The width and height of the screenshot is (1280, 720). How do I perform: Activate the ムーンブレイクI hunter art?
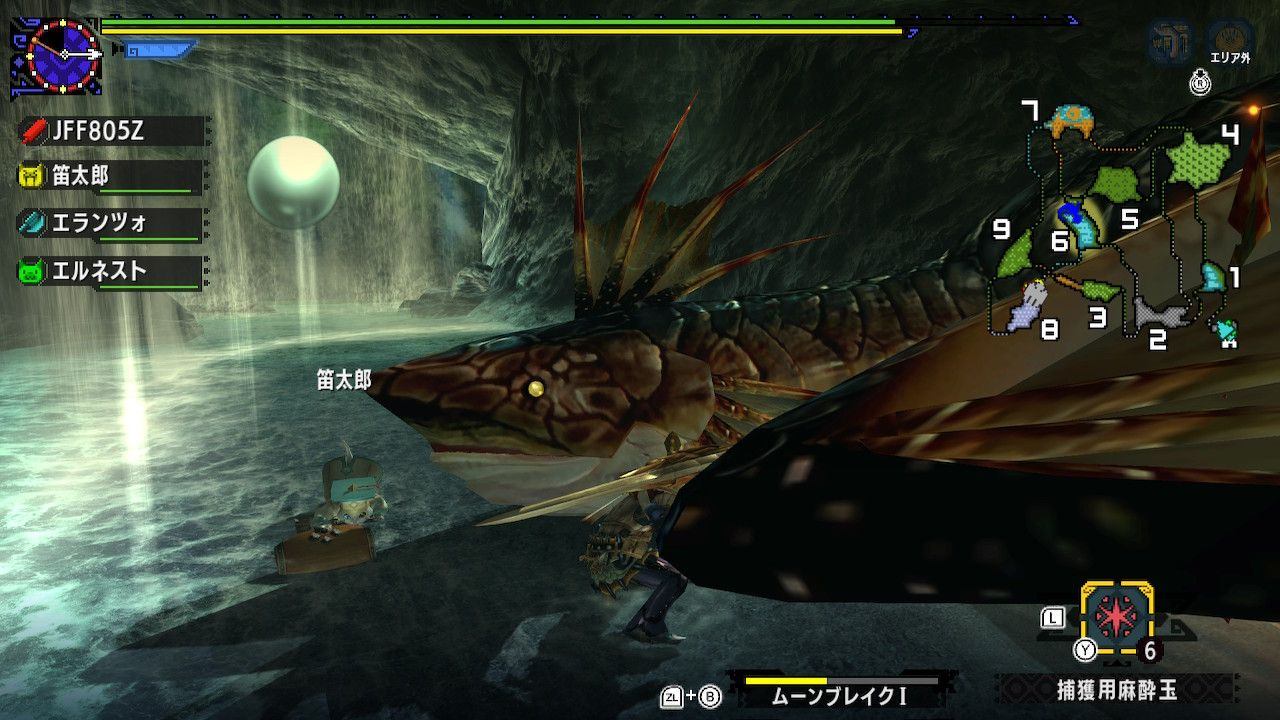tap(840, 690)
